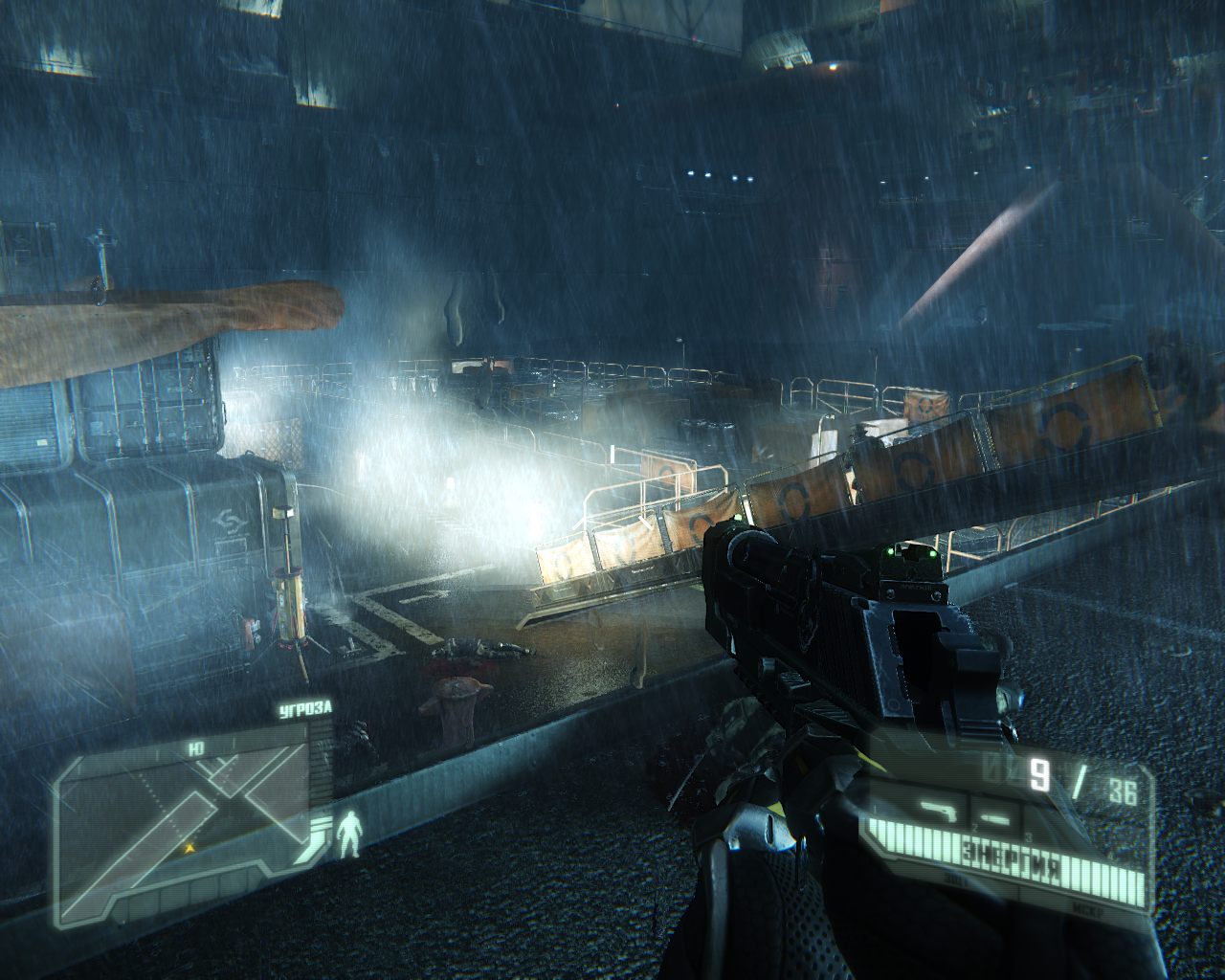
Task: Click the standing nanosuit stance icon
Action: pyautogui.click(x=351, y=833)
